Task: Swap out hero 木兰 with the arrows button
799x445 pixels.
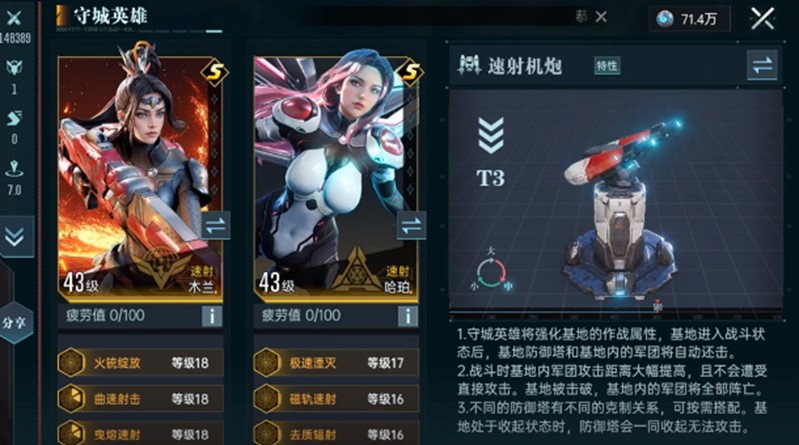Action: click(x=214, y=224)
